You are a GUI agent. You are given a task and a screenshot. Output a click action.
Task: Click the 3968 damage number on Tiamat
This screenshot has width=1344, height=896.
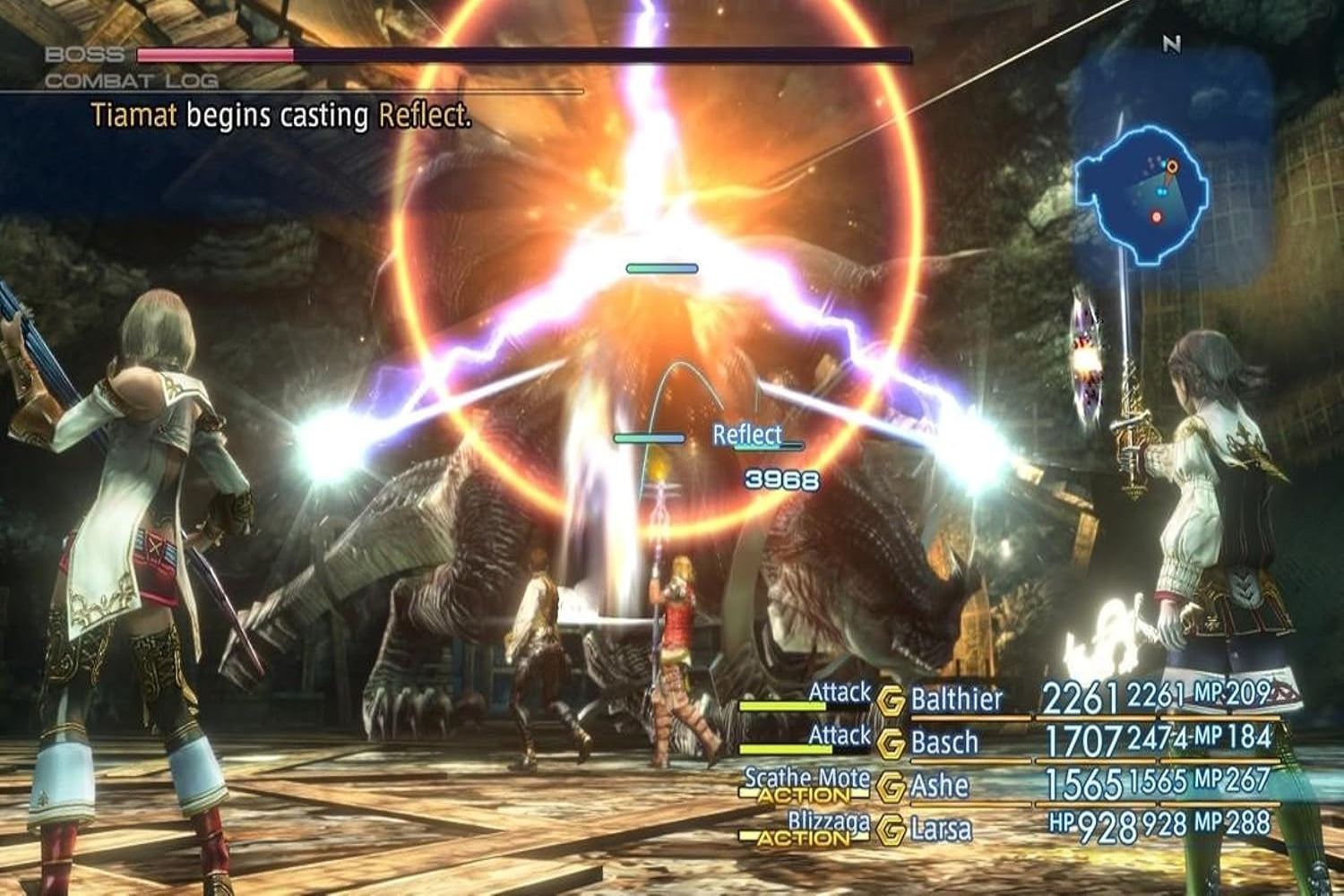tap(779, 478)
